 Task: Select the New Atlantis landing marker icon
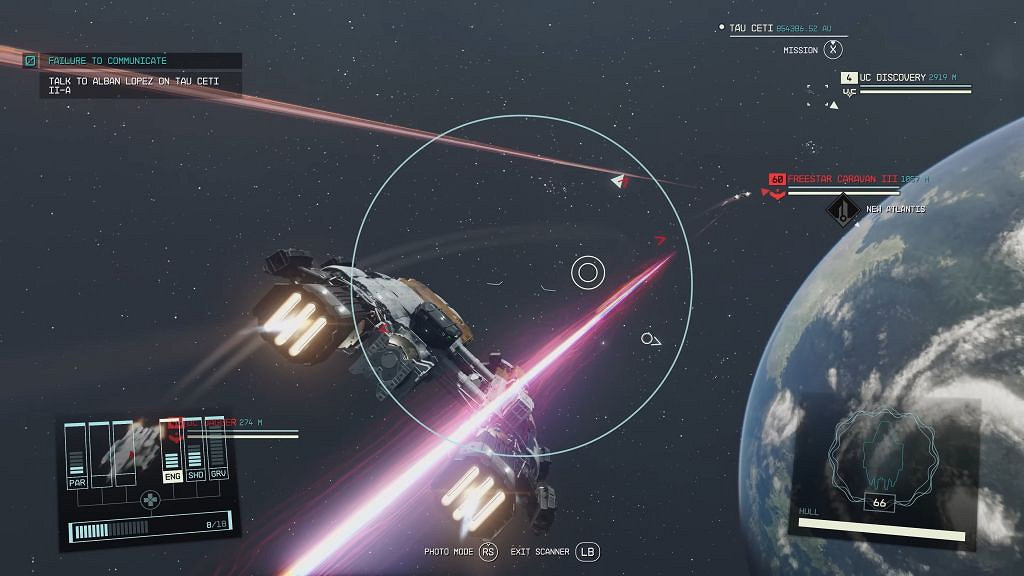click(x=844, y=210)
